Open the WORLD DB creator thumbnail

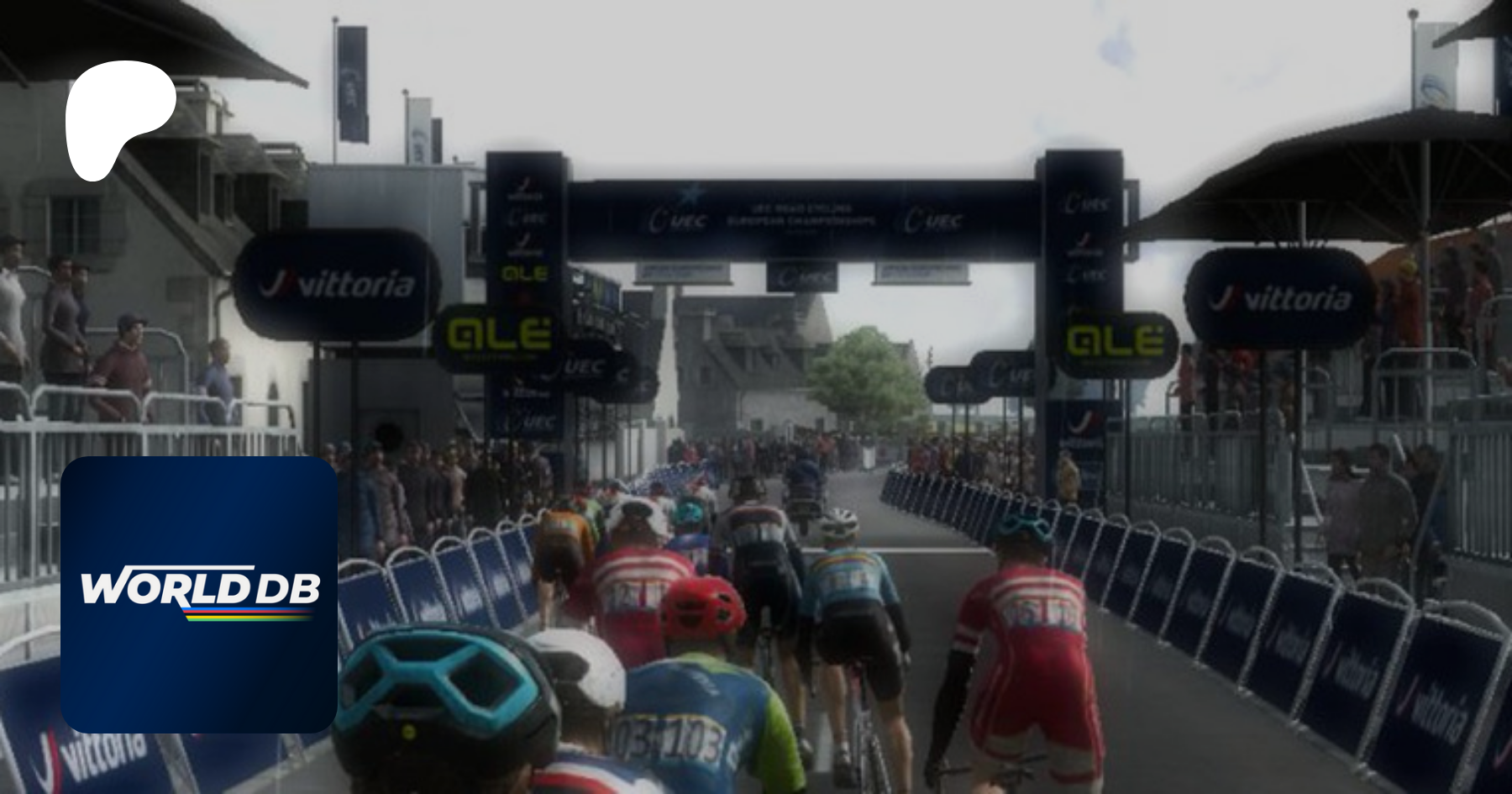pyautogui.click(x=199, y=594)
